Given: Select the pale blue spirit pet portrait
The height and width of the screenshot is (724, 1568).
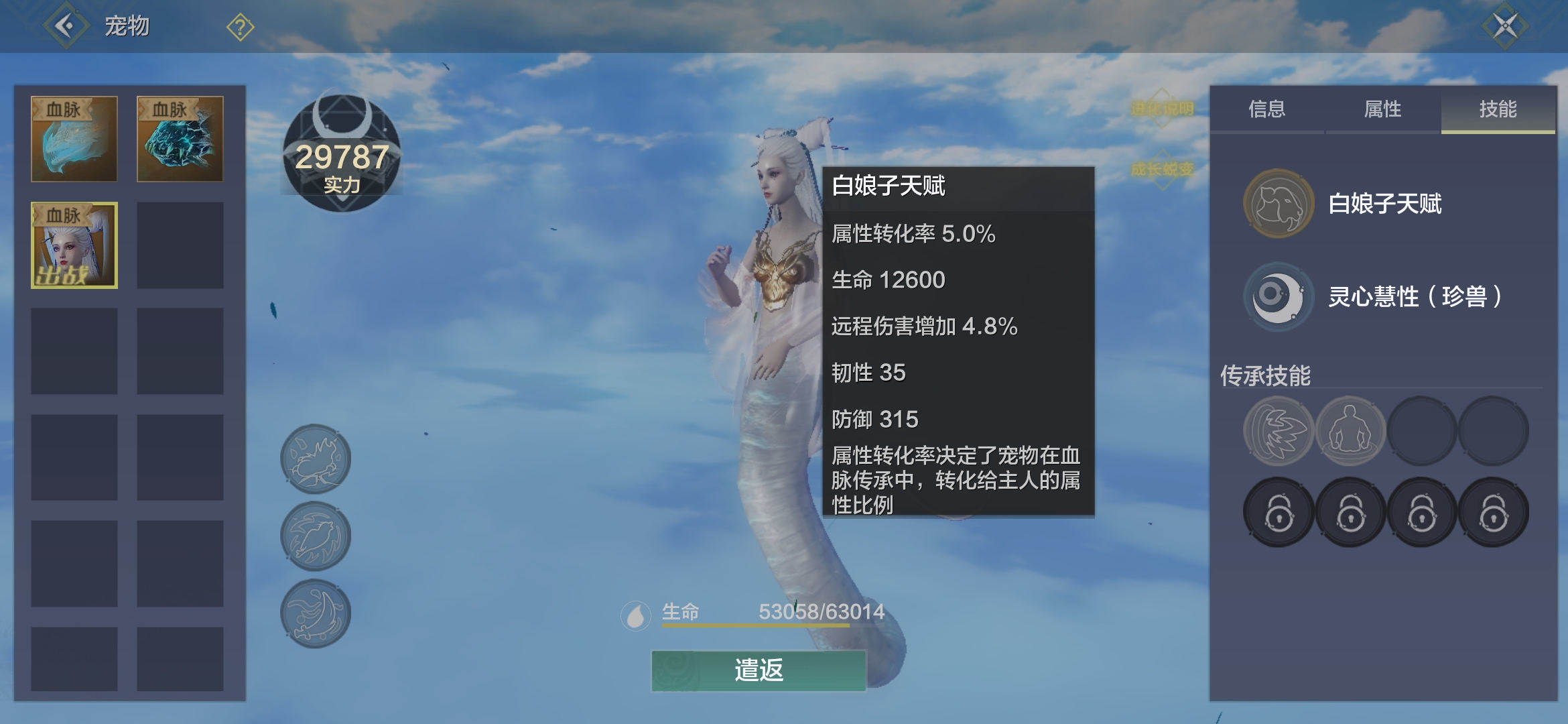Looking at the screenshot, I should 74,139.
